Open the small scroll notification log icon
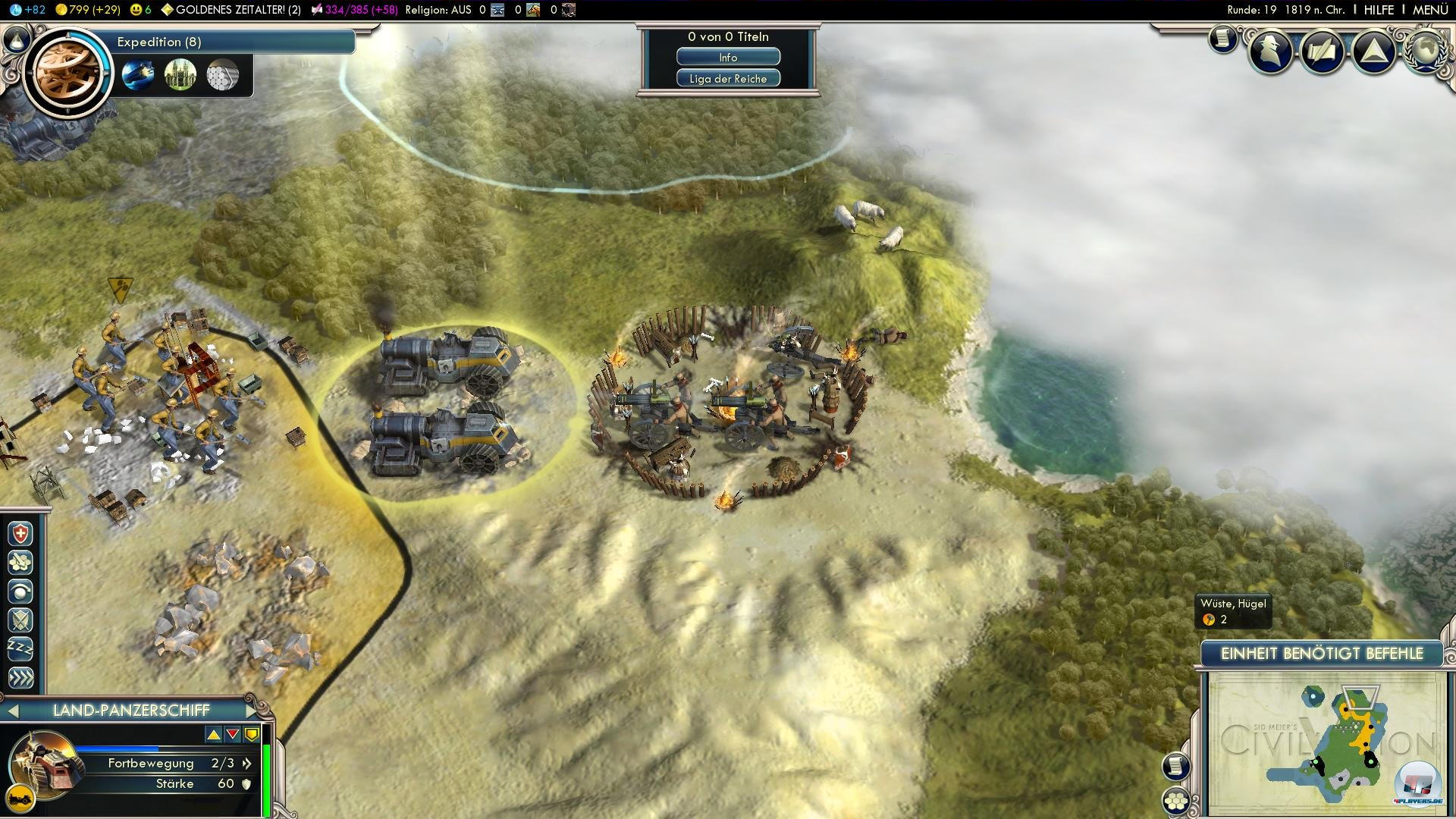This screenshot has width=1456, height=819. point(1222,39)
